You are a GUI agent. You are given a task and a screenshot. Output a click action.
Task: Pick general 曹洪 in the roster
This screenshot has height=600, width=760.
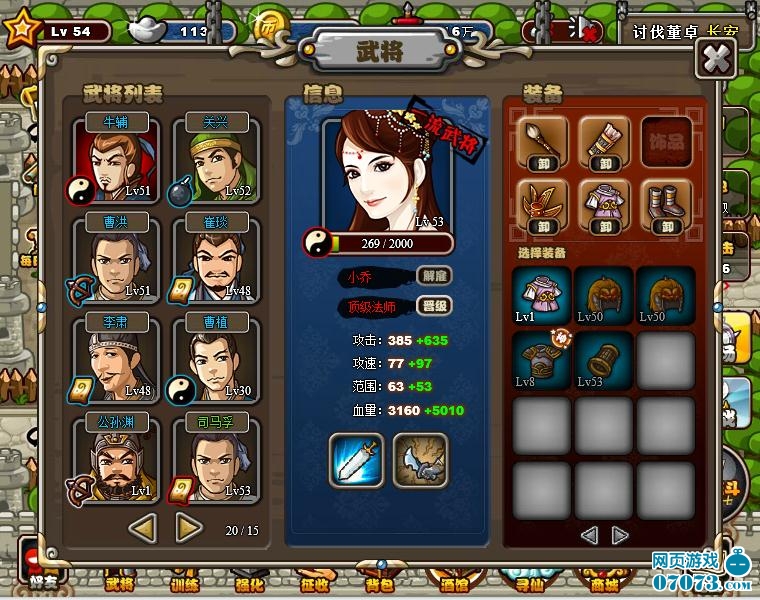coord(114,262)
